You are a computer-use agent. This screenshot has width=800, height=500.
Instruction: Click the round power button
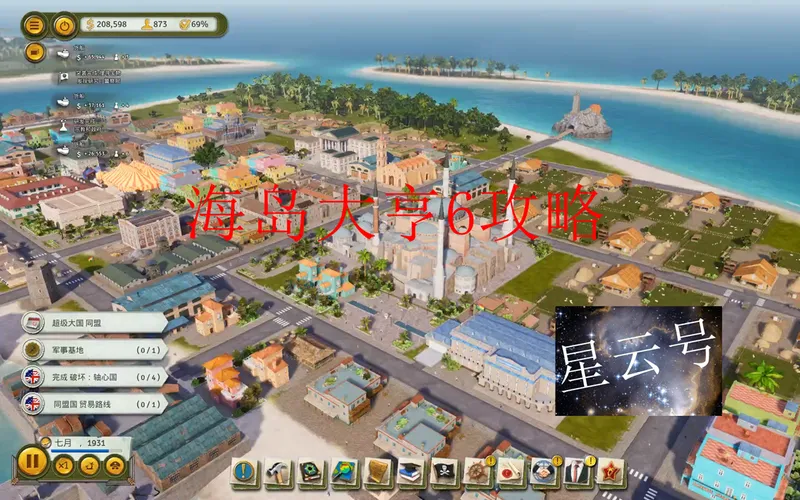point(65,24)
